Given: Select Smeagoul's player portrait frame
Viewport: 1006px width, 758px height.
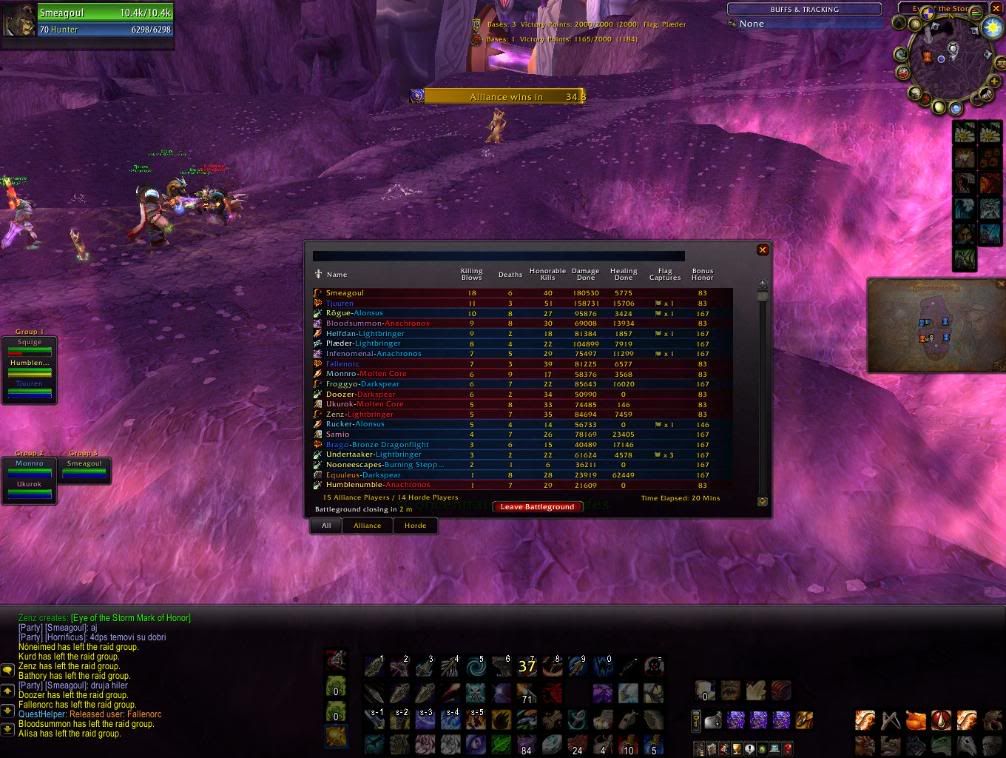Looking at the screenshot, I should point(22,20).
